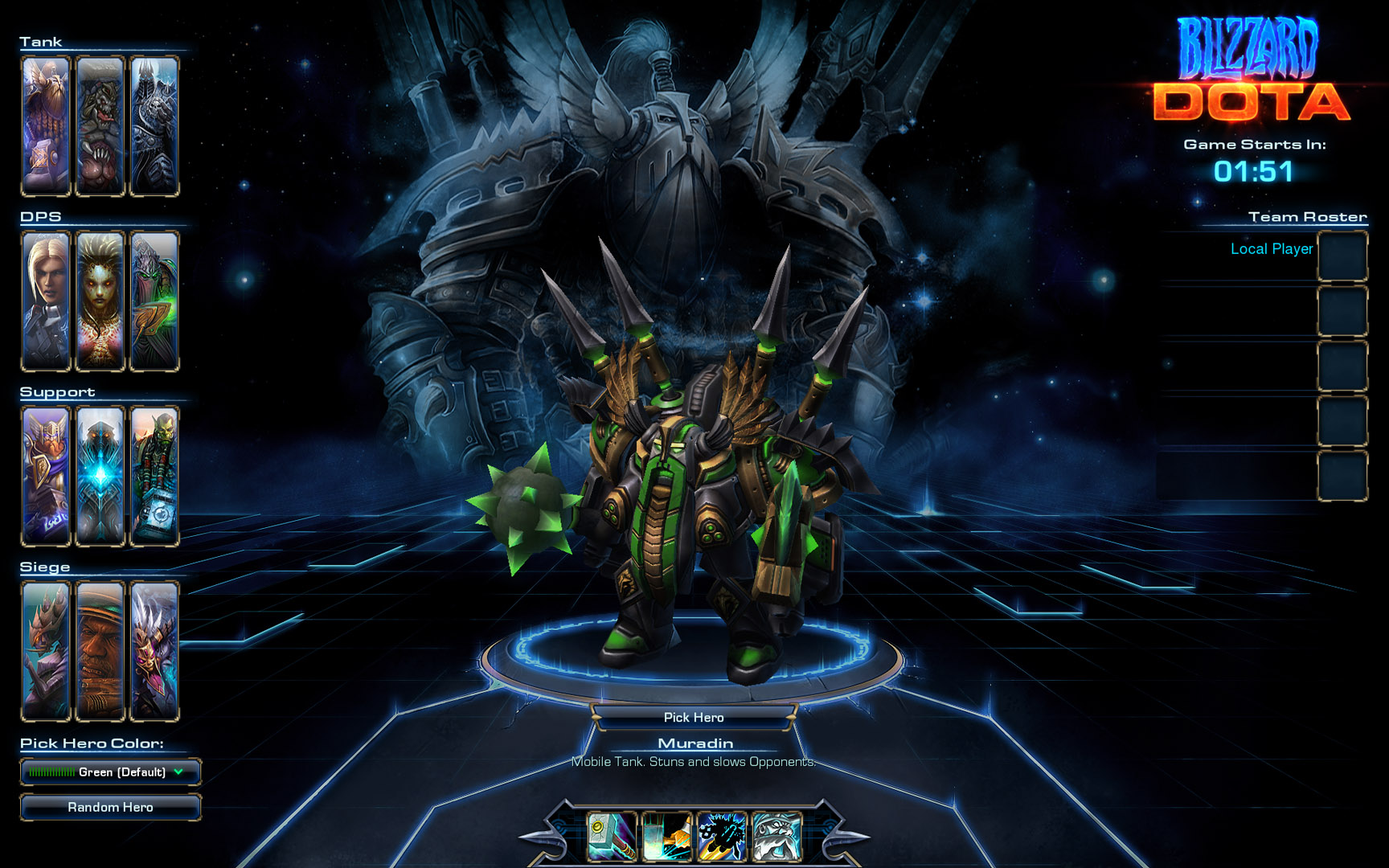Pick the green-bladed assassin in DPS column
The image size is (1389, 868).
pos(154,298)
